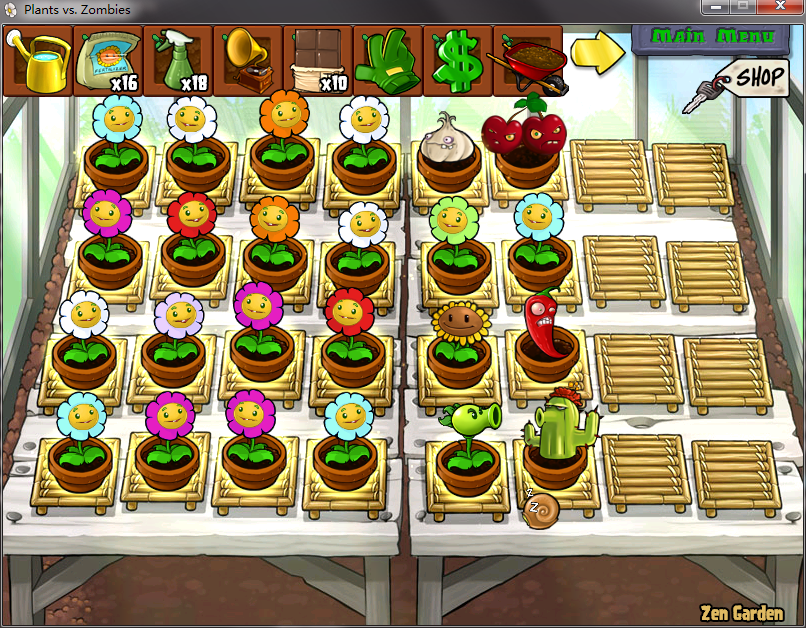Viewport: 806px width, 628px height.
Task: Activate the dollar sign sell tool
Action: coord(457,61)
